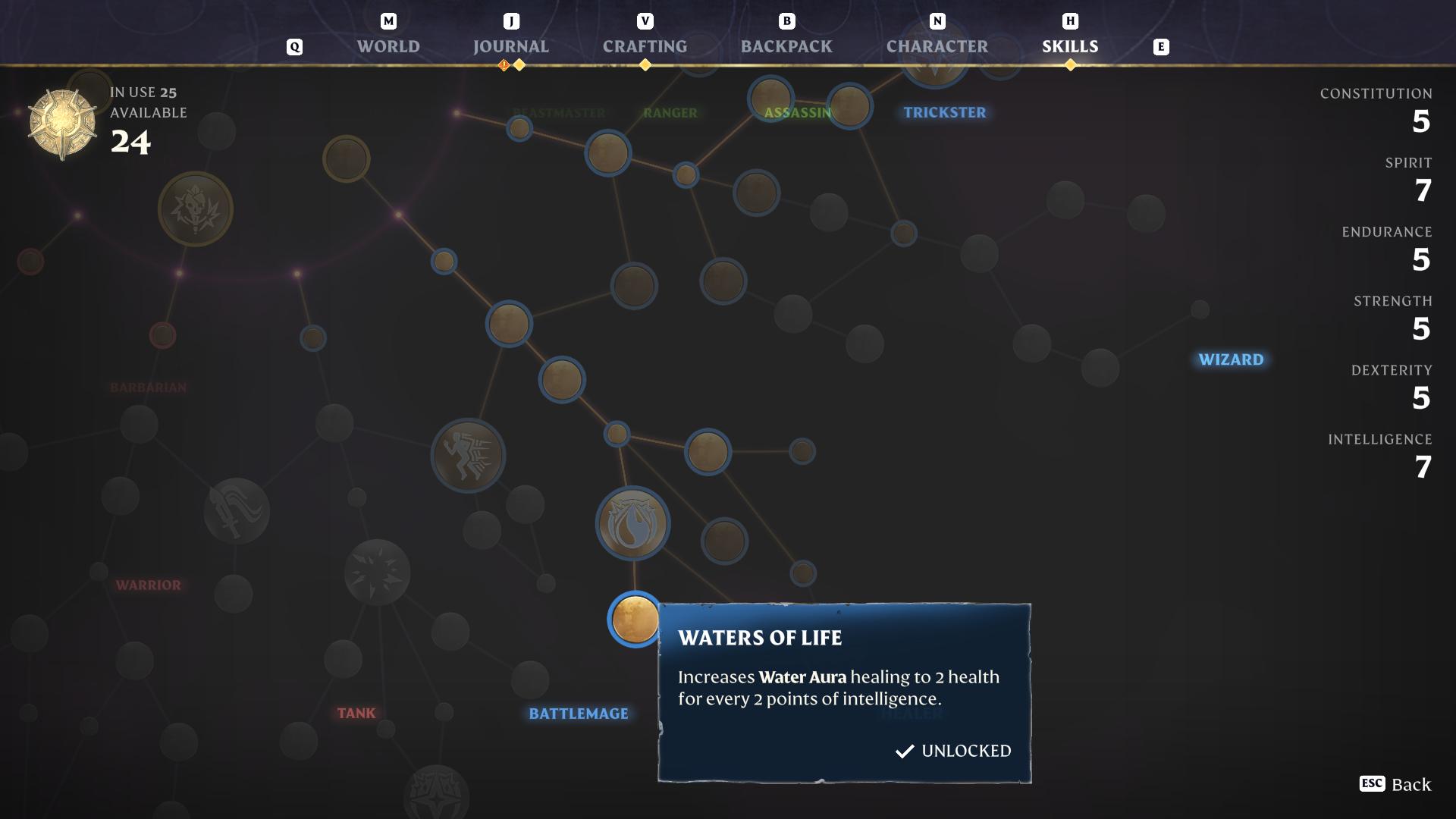Viewport: 1456px width, 819px height.
Task: Pick the skull emblem skill node
Action: (196, 209)
